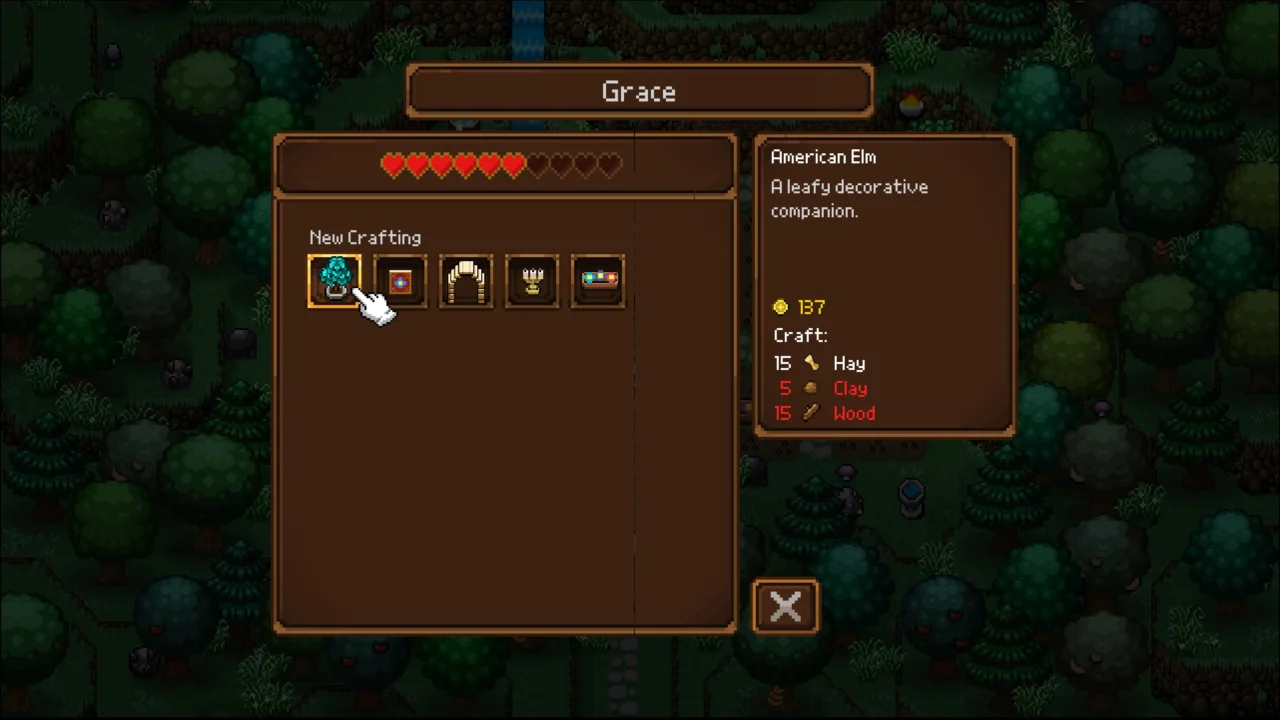This screenshot has width=1280, height=720.
Task: Select the stone archway crafting recipe
Action: pos(466,281)
